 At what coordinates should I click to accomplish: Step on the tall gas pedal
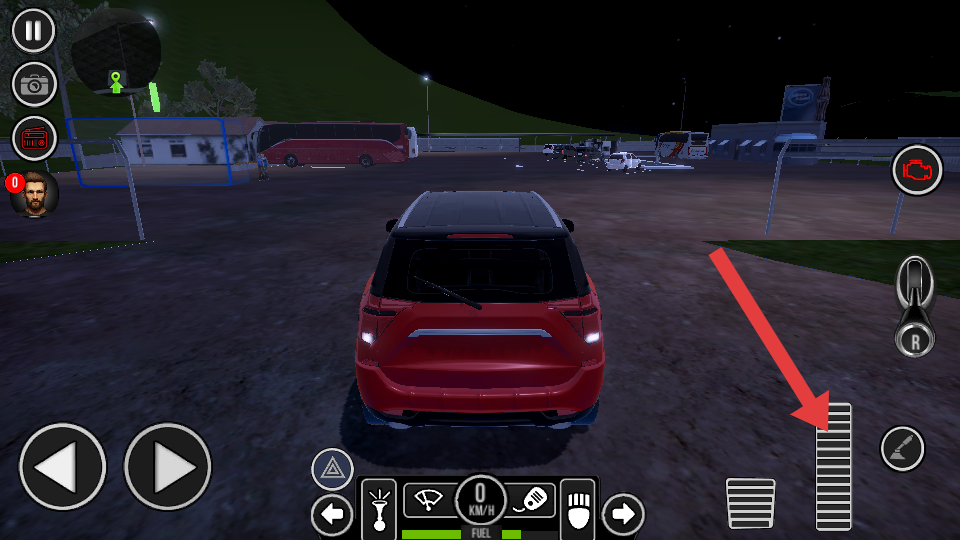pos(833,466)
